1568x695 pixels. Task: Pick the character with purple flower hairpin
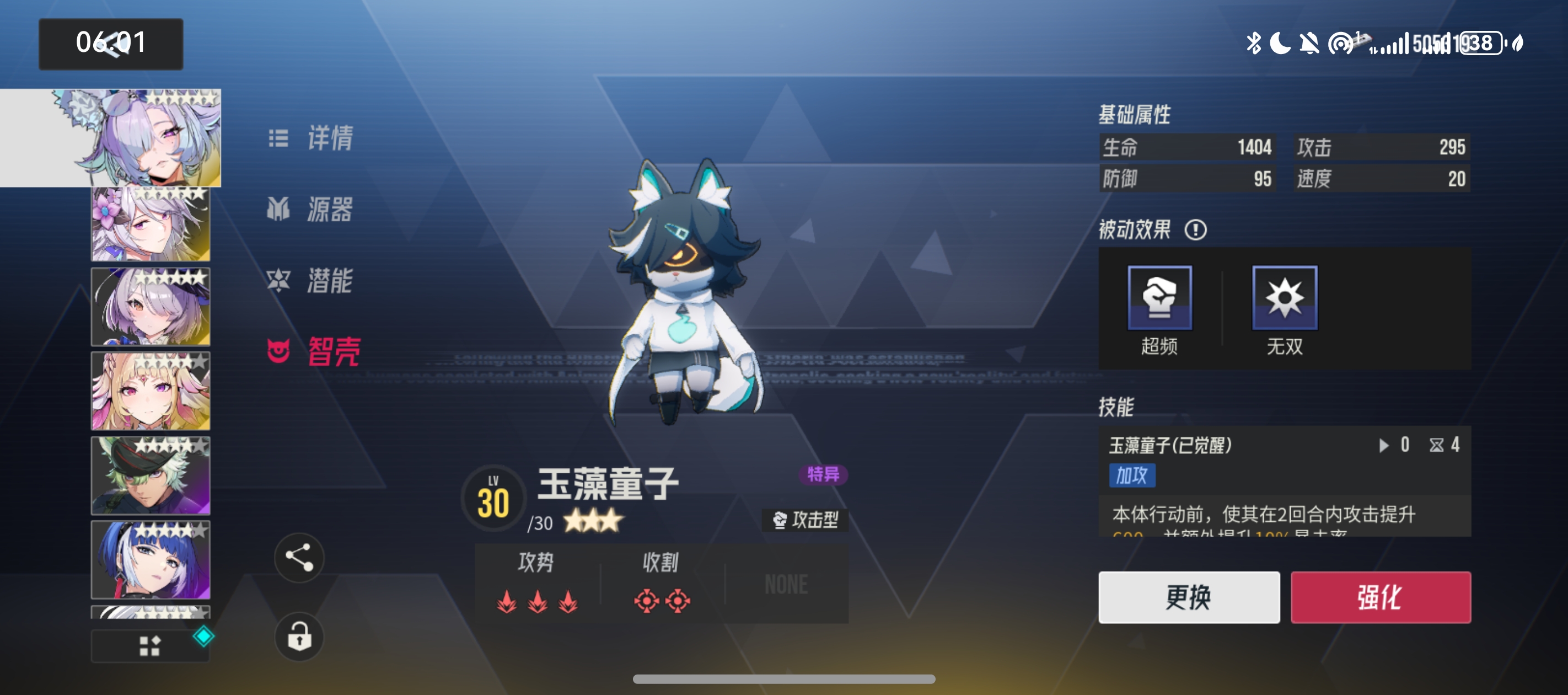(x=151, y=224)
